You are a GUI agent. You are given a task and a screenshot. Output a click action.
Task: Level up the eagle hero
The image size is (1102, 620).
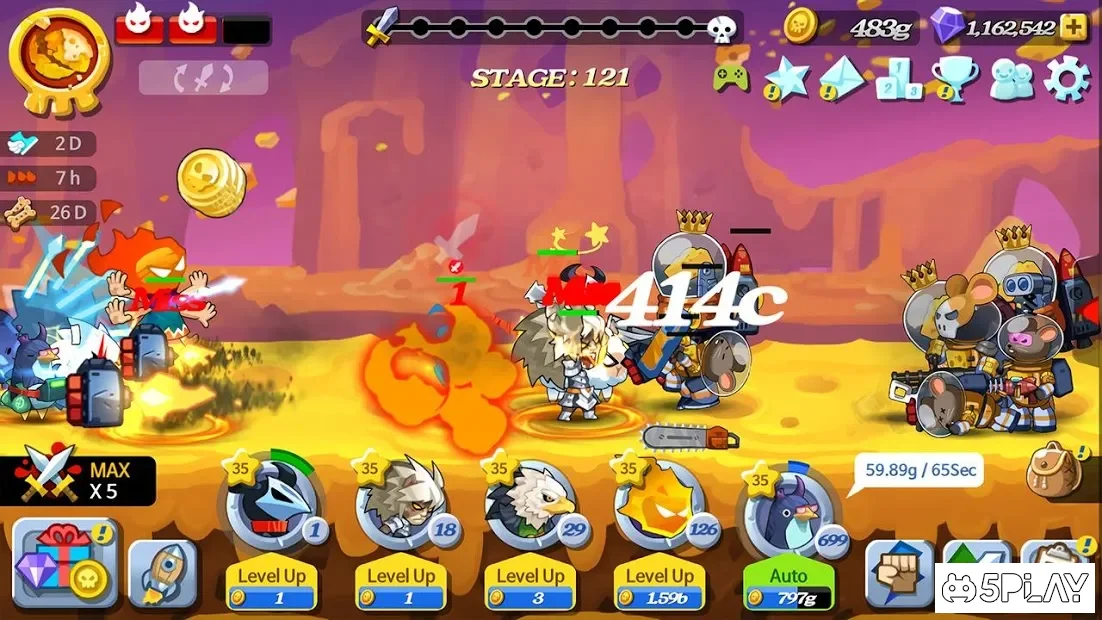point(530,586)
